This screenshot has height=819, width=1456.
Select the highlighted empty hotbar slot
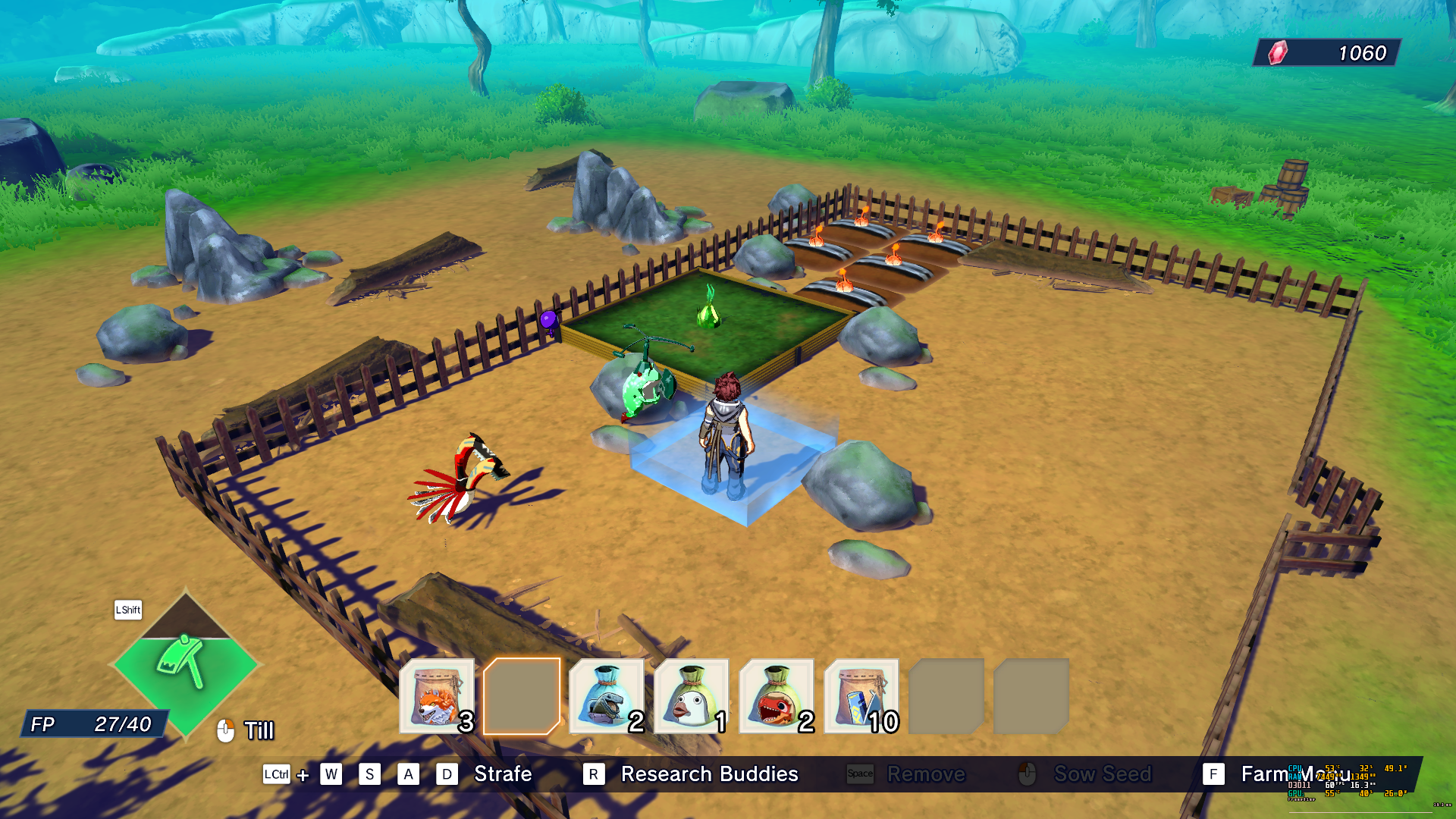coord(522,696)
